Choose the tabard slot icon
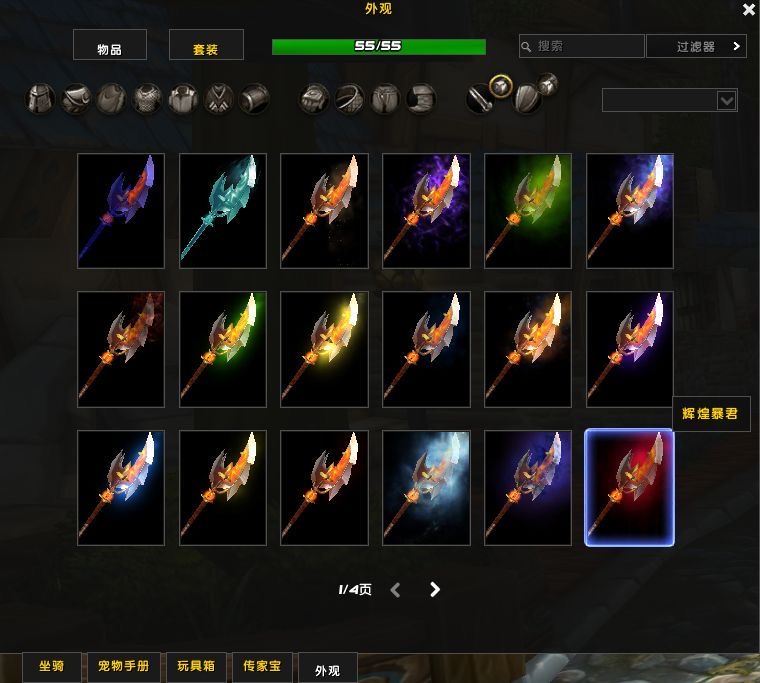Viewport: 760px width, 683px height. [219, 99]
